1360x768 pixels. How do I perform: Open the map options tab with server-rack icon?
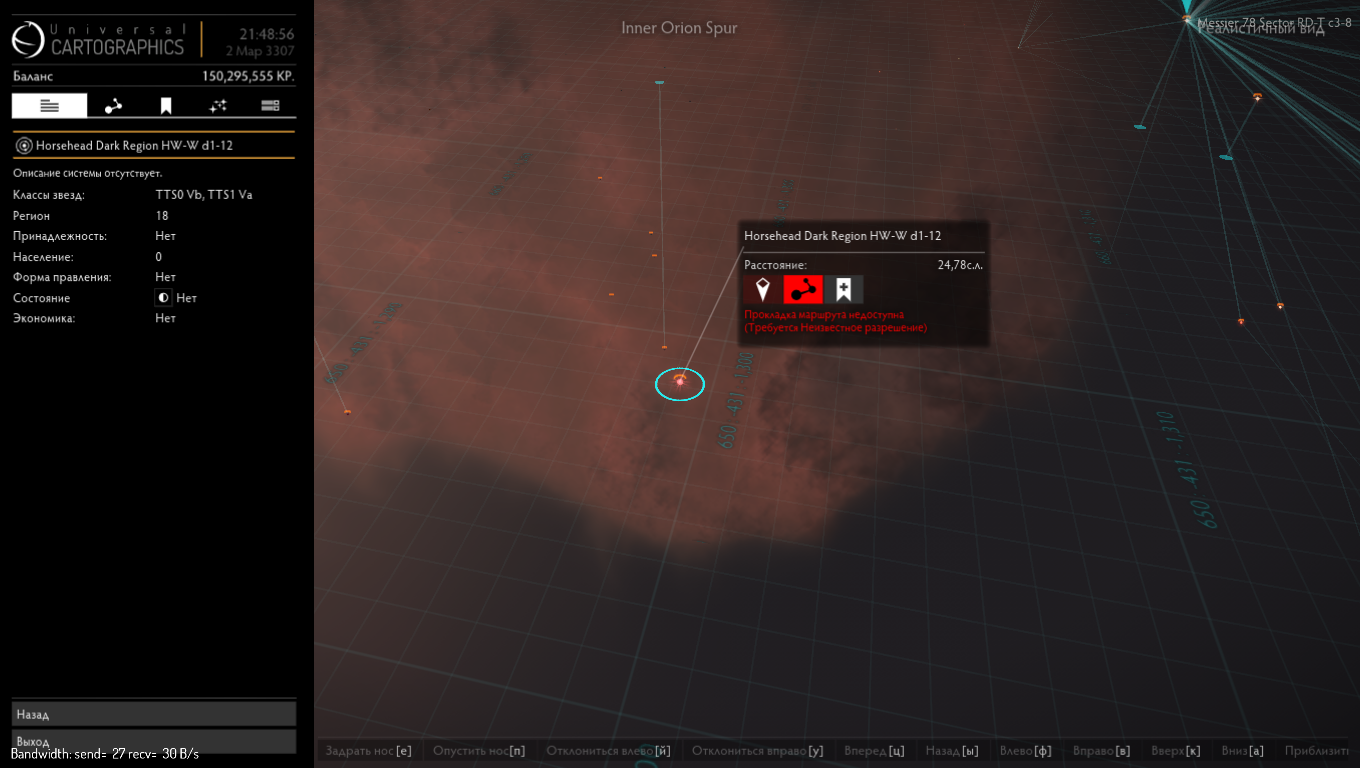tap(270, 106)
